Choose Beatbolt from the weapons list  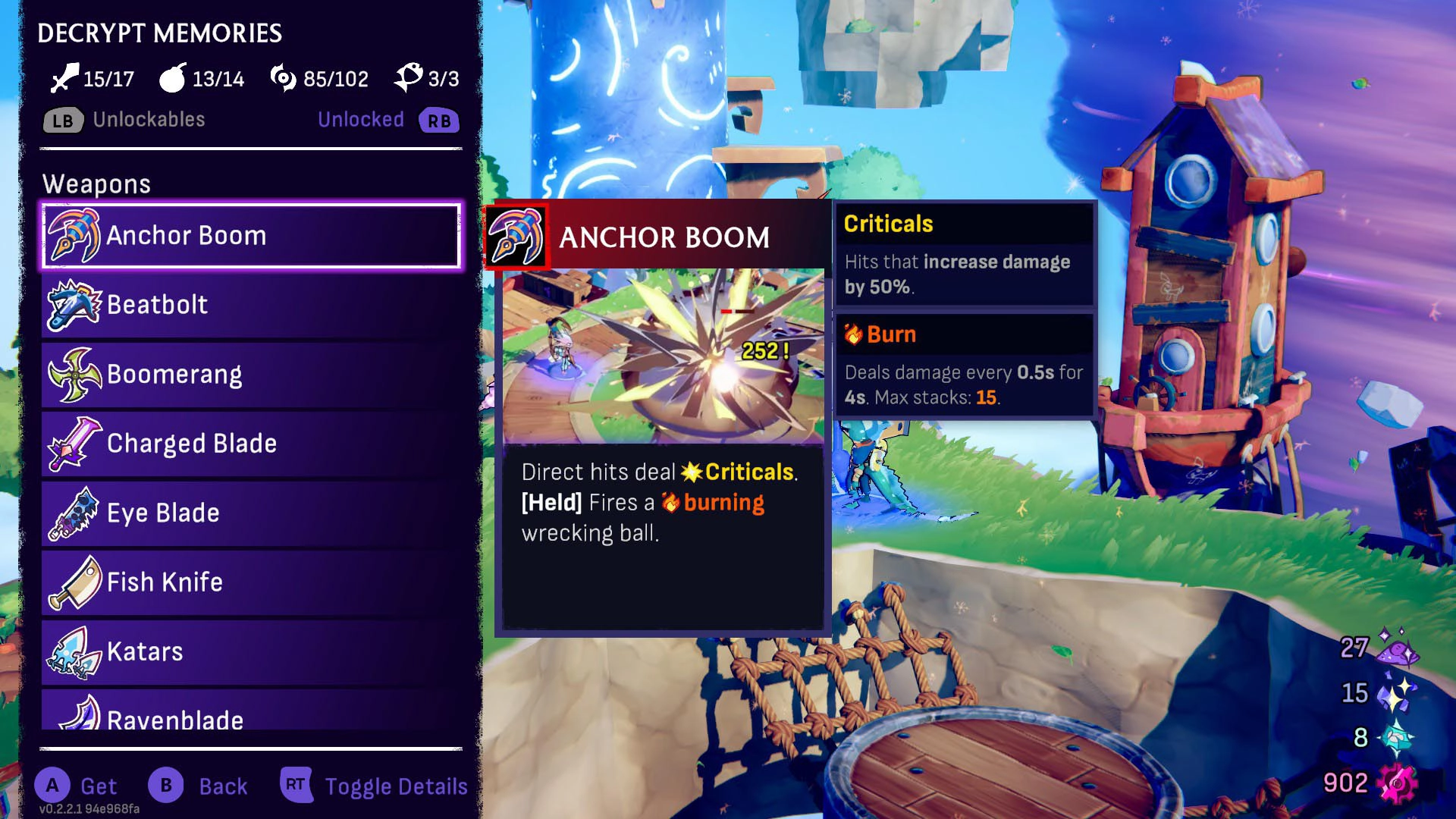click(x=250, y=305)
